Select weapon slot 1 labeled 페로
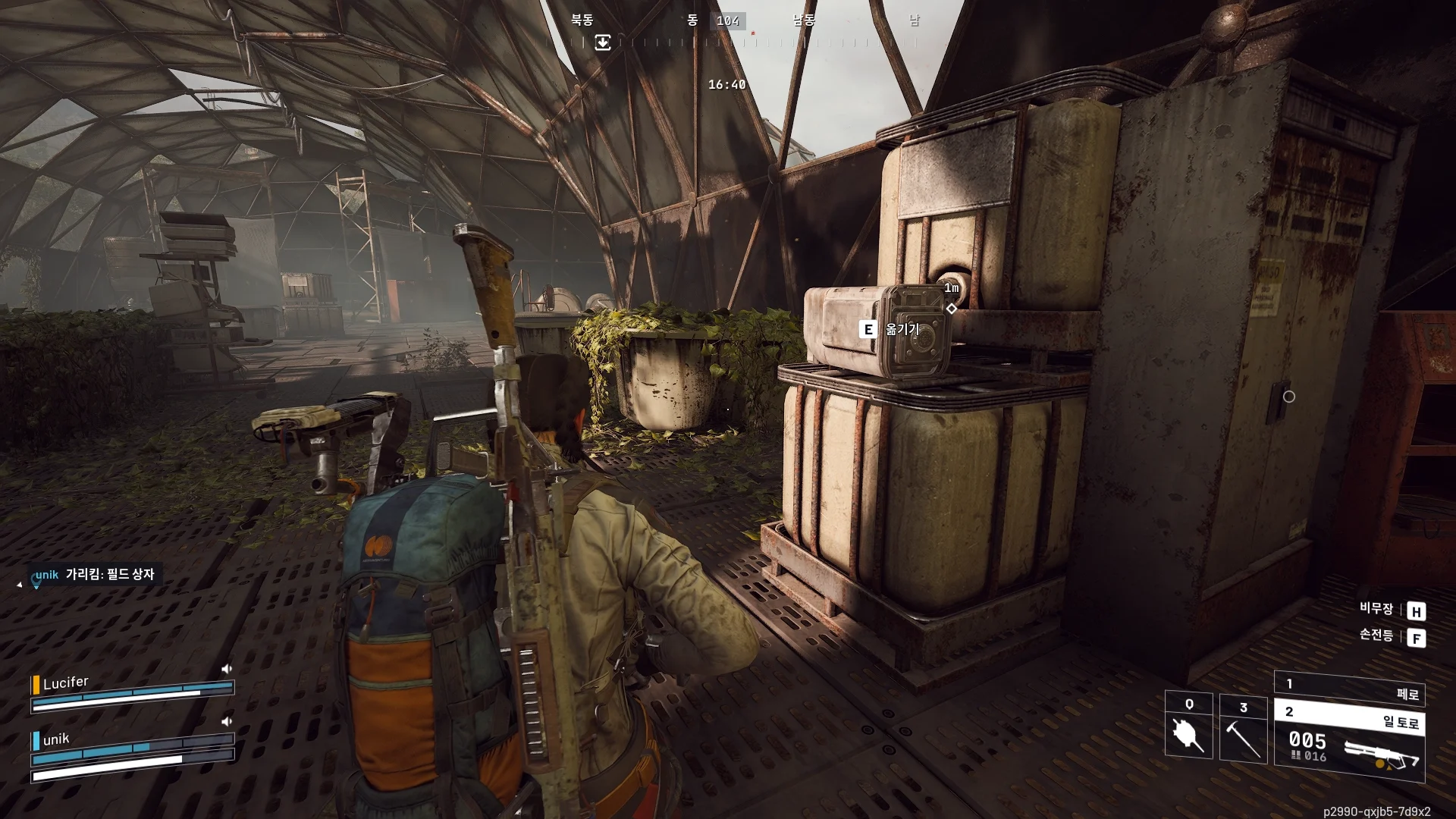This screenshot has width=1456, height=819. click(1350, 689)
